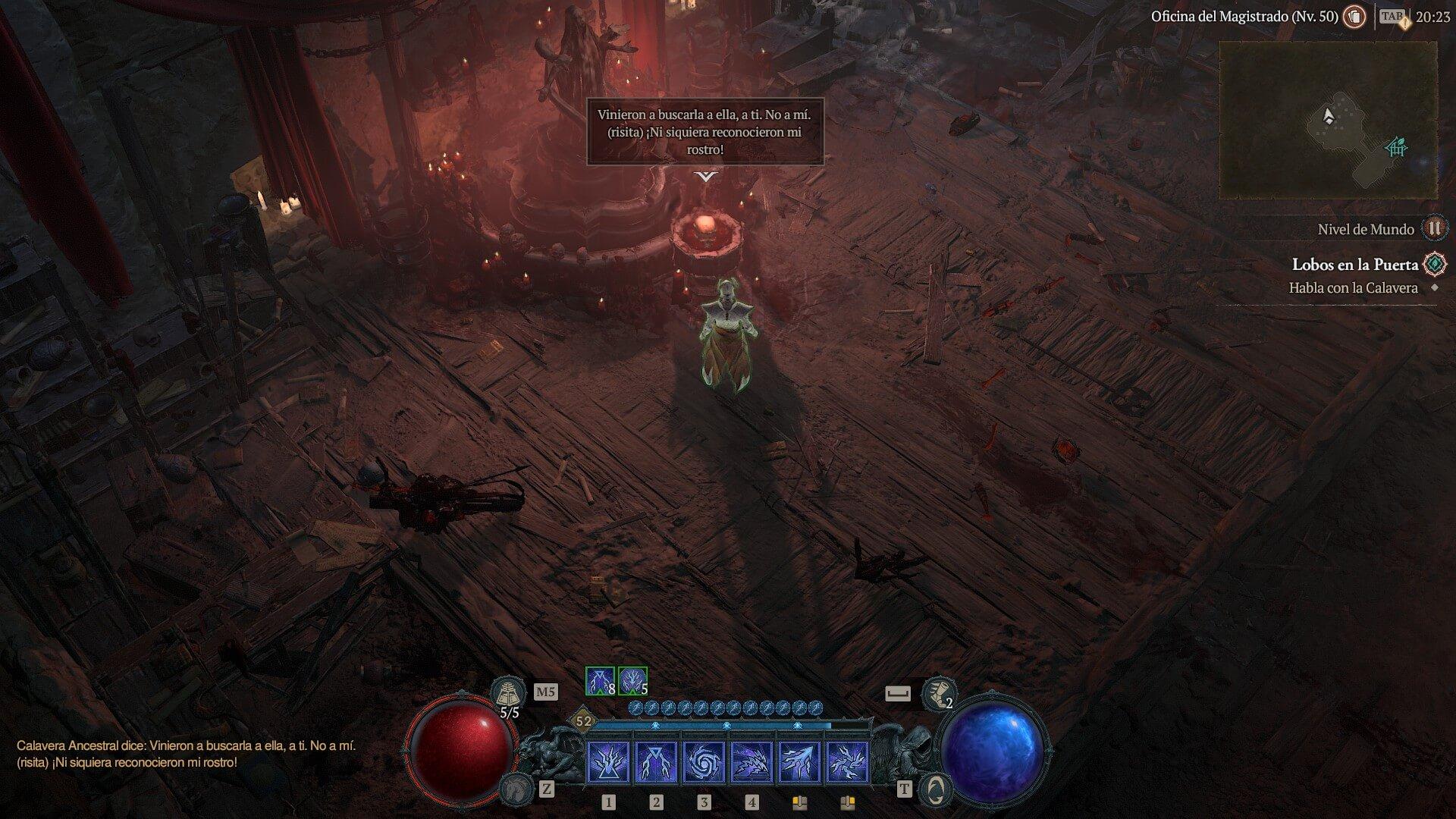
Task: Click the round emblem beside Oficina del Magistrado
Action: coord(1354,17)
